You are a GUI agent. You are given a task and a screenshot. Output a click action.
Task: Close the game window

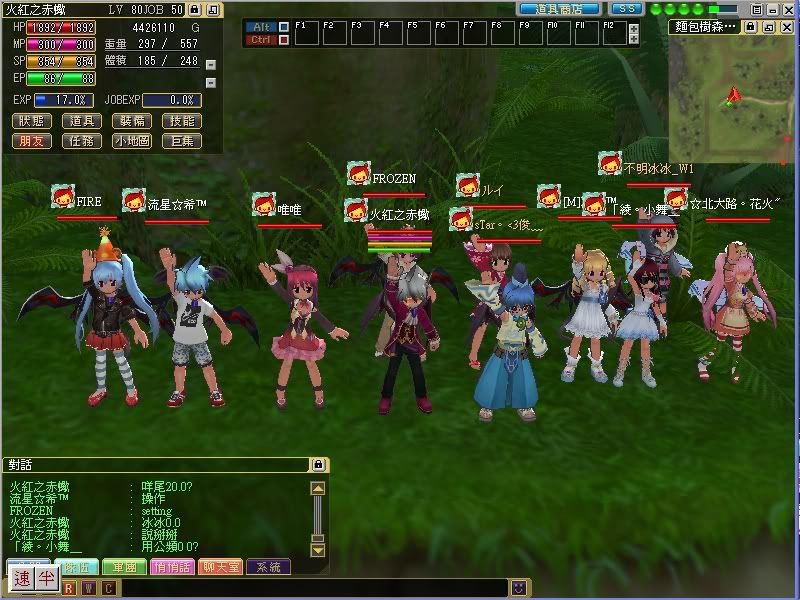tap(787, 9)
